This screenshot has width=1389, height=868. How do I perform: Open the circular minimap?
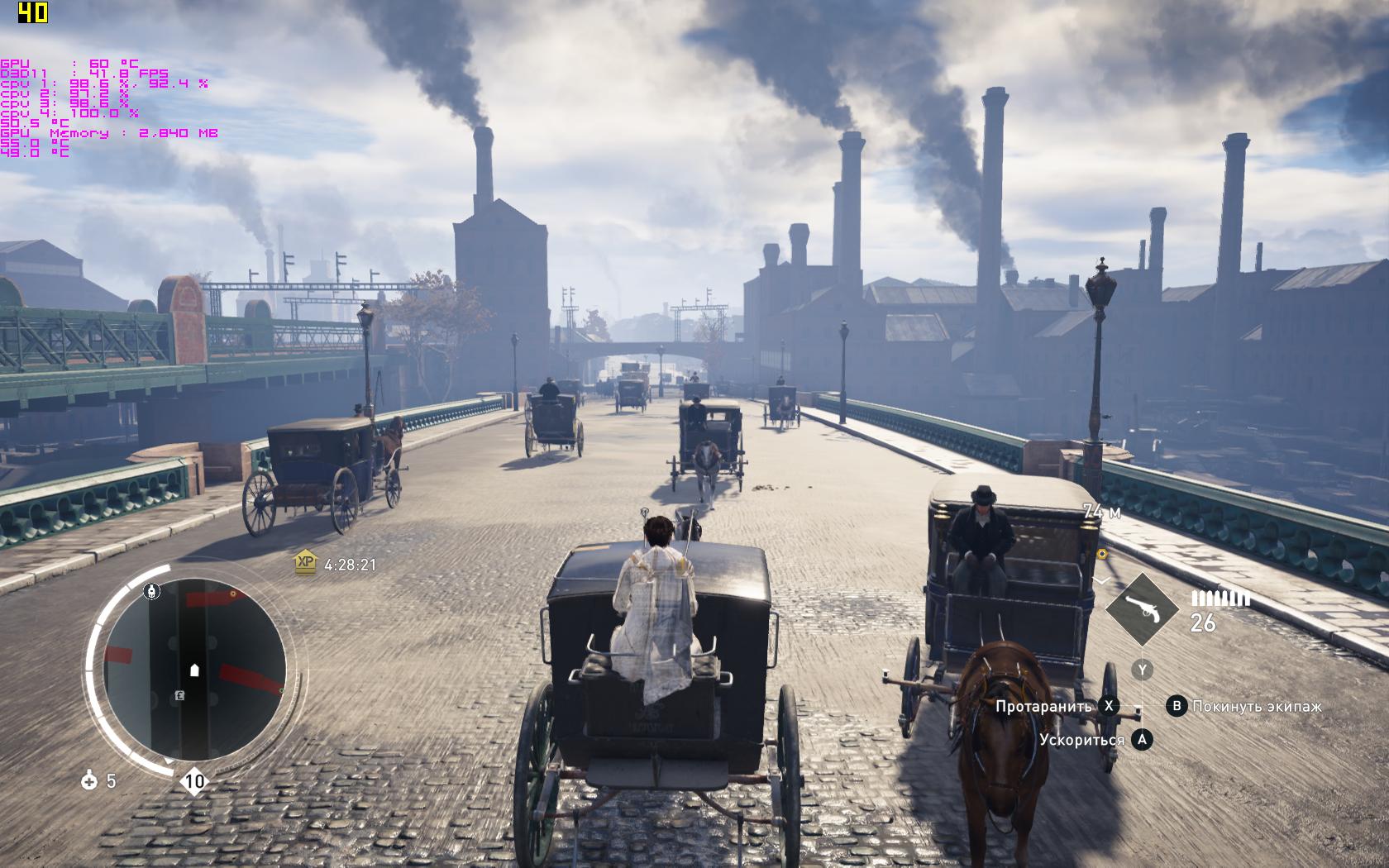193,670
